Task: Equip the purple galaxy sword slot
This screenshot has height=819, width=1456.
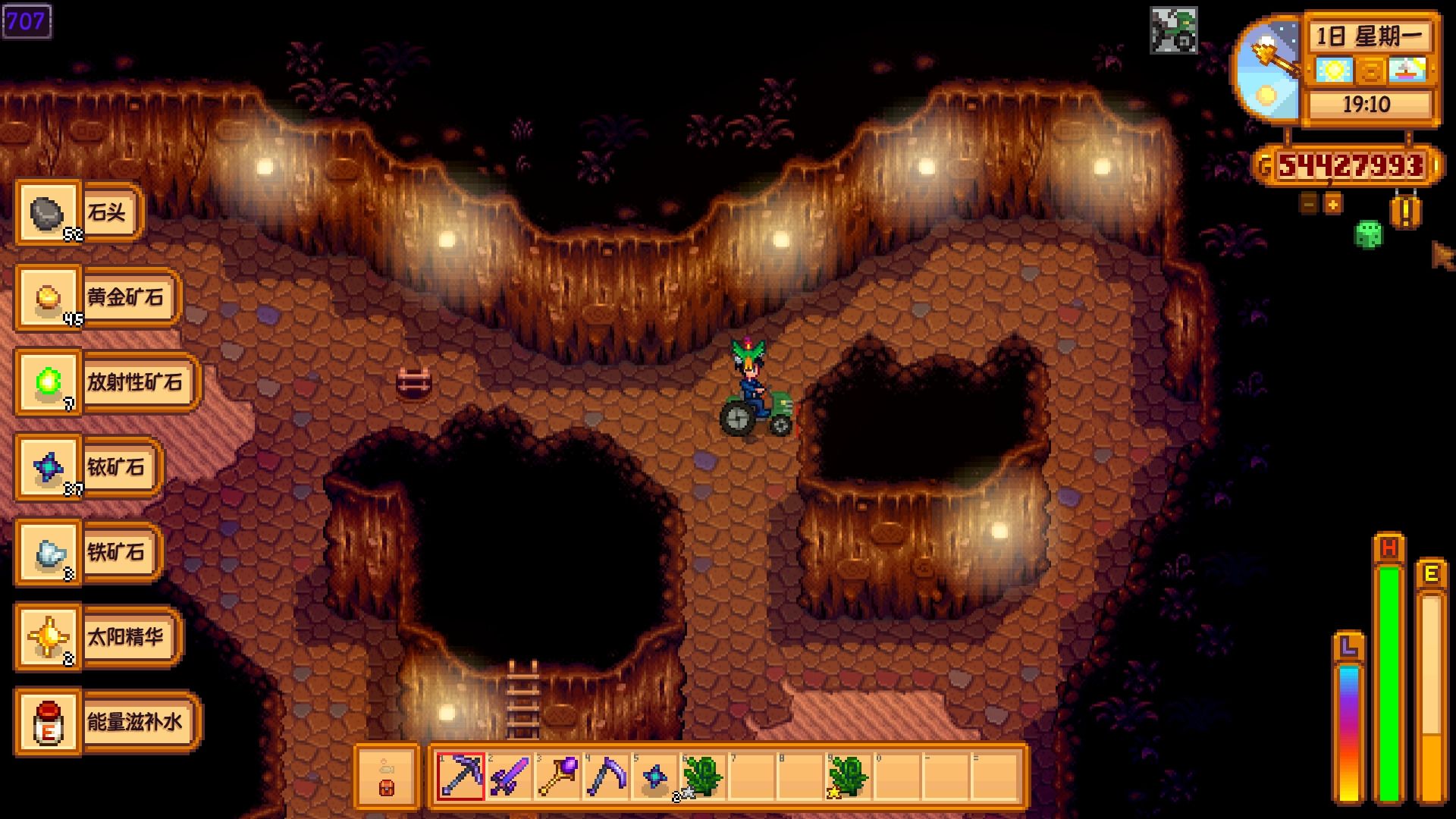Action: [x=510, y=776]
